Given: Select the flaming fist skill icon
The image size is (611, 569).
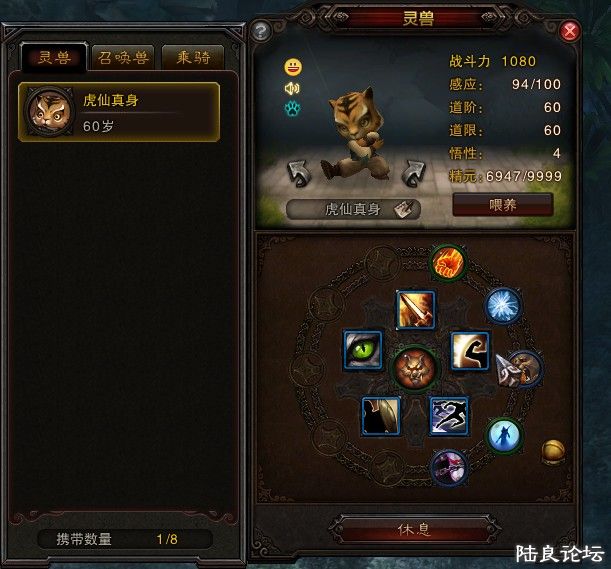Looking at the screenshot, I should [x=449, y=263].
